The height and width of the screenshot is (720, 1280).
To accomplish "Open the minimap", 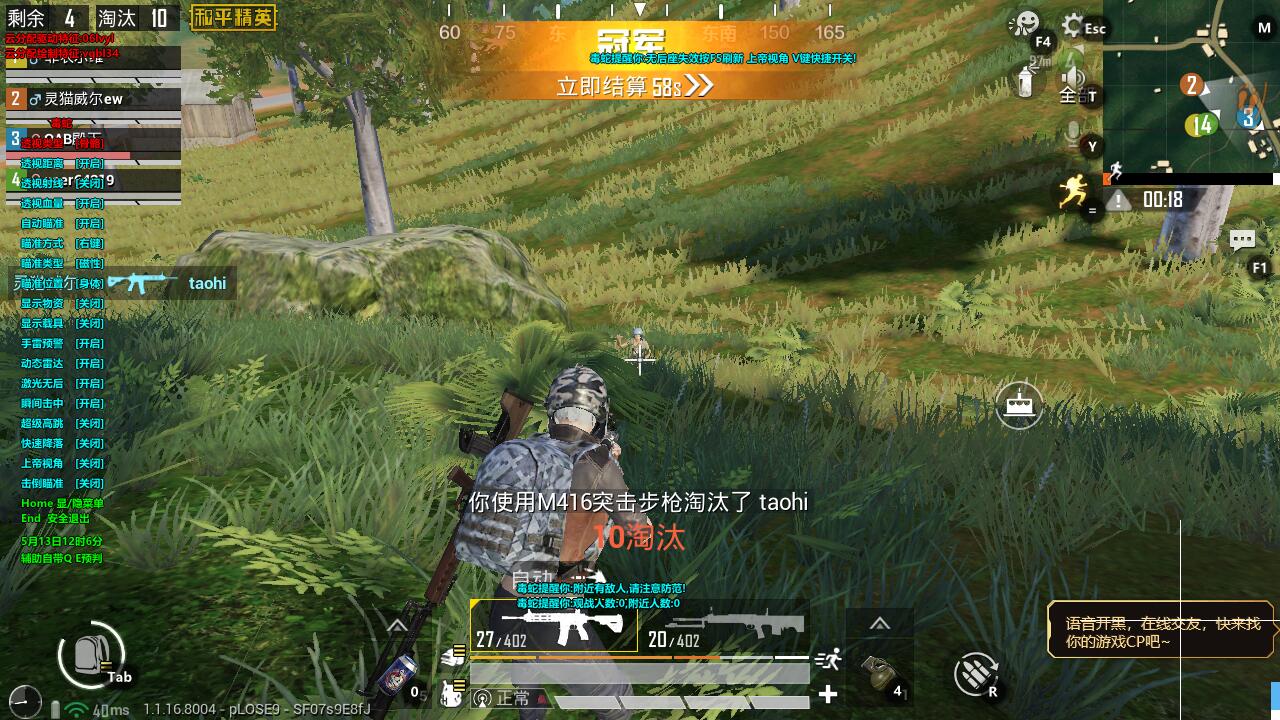I will tap(1190, 86).
